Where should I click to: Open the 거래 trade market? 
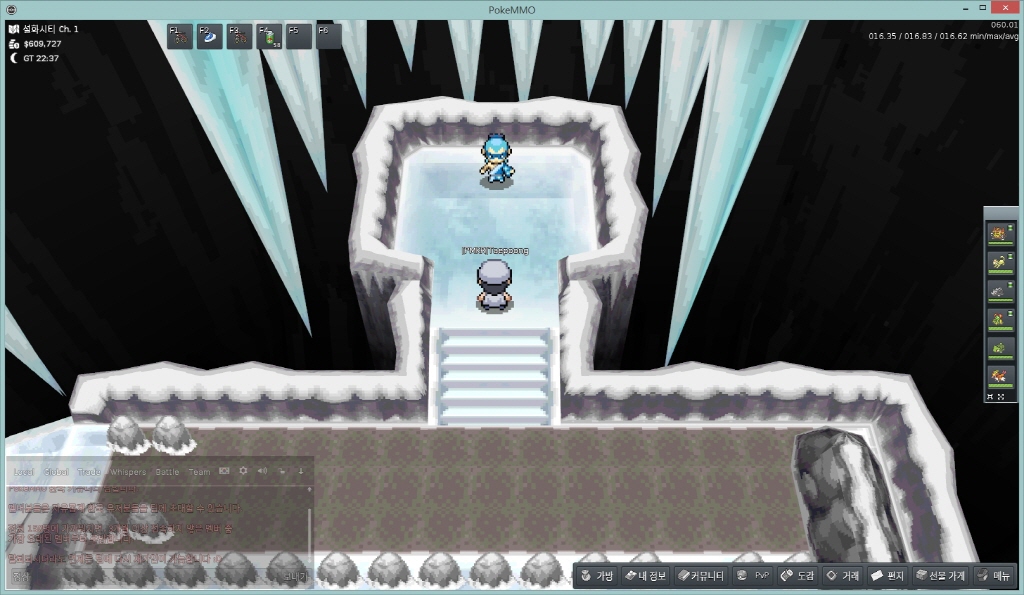point(842,576)
